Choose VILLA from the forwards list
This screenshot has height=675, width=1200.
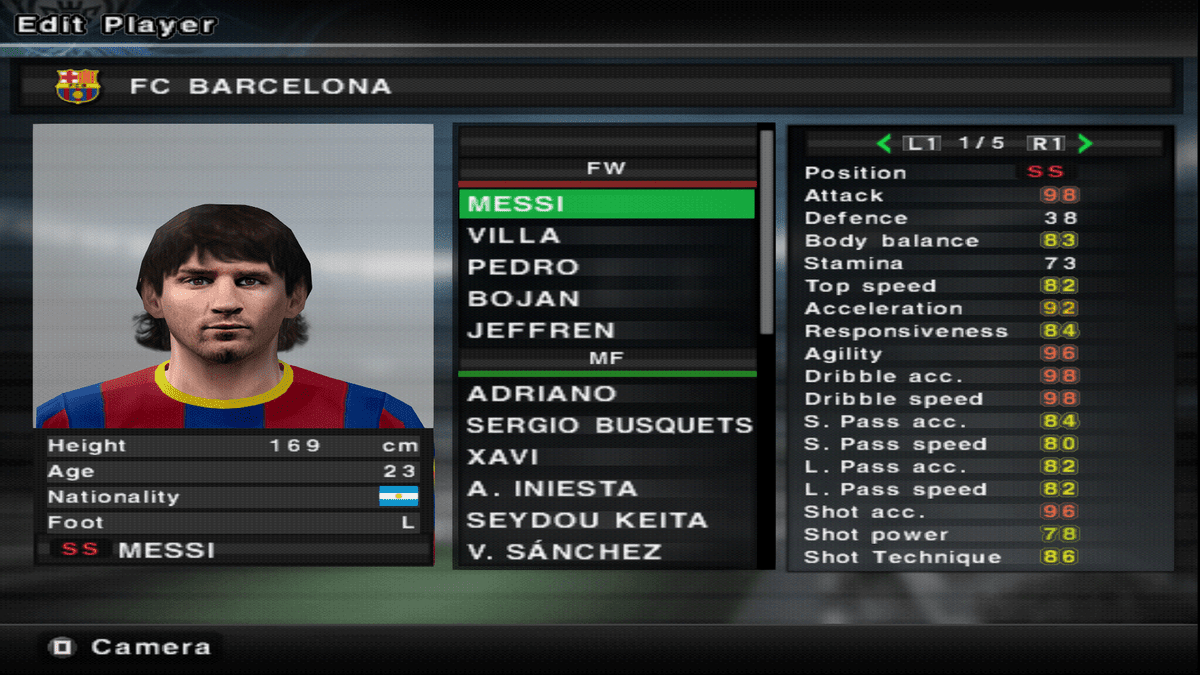coord(606,236)
